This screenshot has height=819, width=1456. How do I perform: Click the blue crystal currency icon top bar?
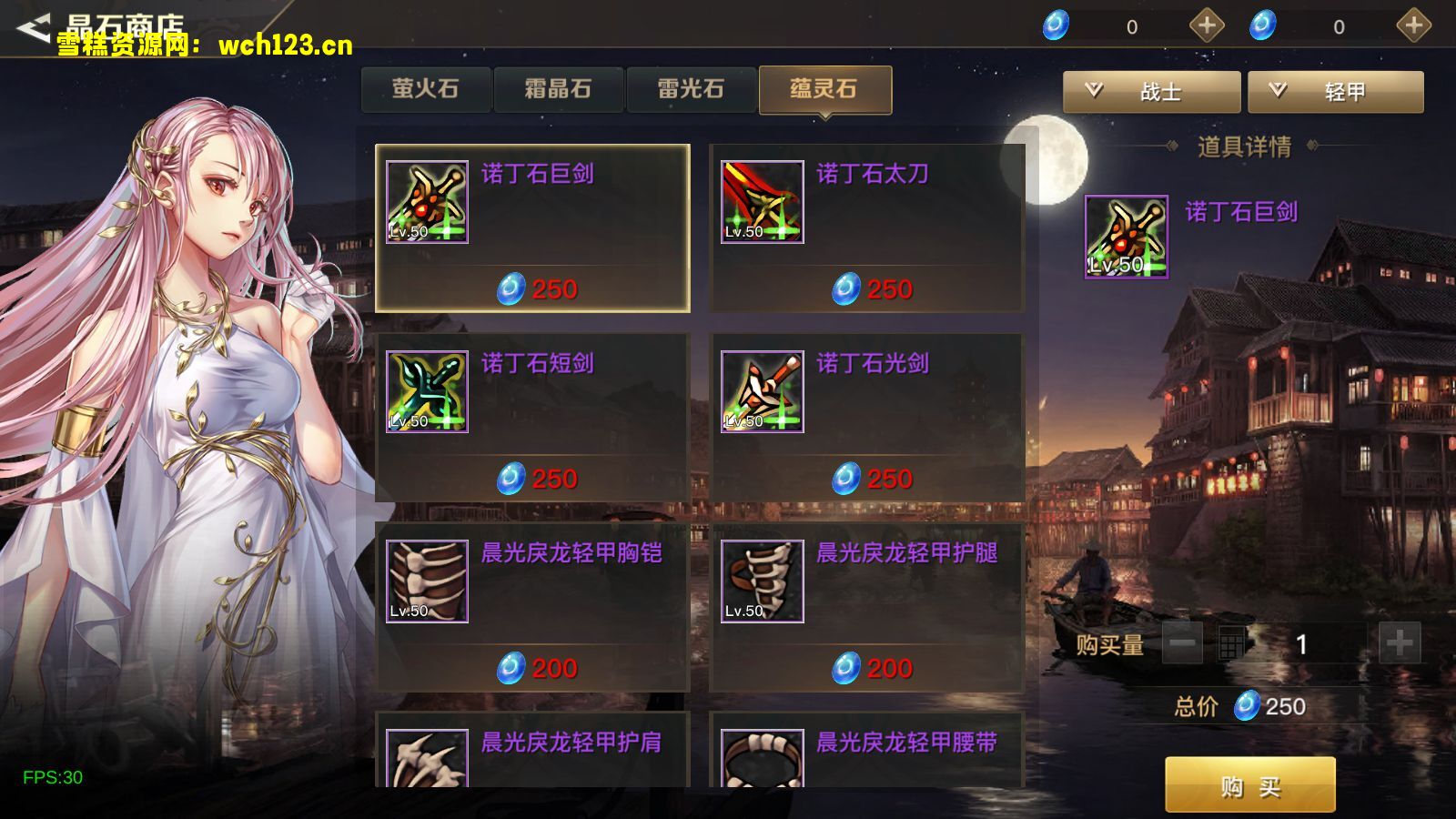coord(1054,26)
